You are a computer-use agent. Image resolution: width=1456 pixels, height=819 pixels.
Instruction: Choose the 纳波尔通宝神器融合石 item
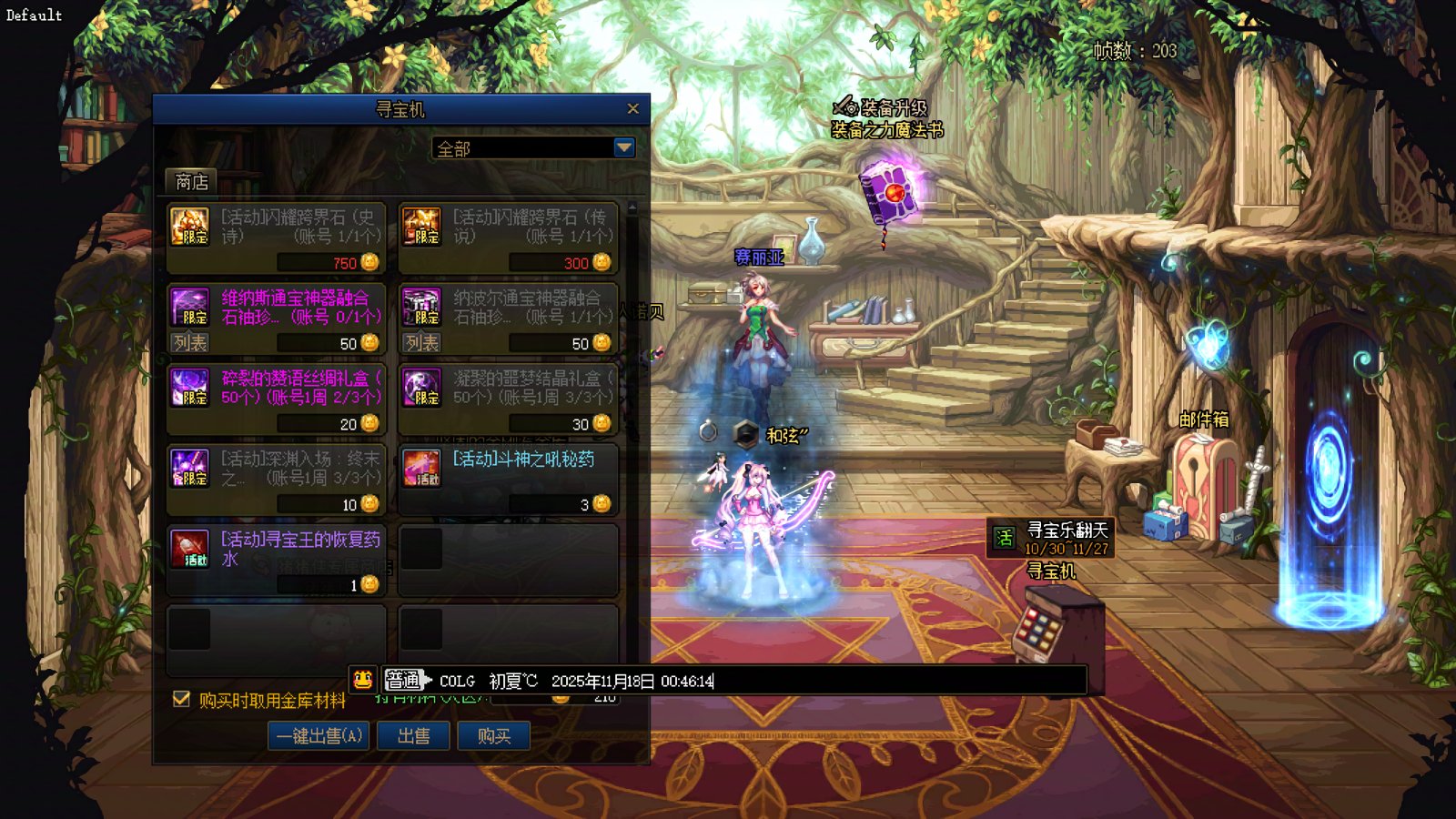pos(508,308)
